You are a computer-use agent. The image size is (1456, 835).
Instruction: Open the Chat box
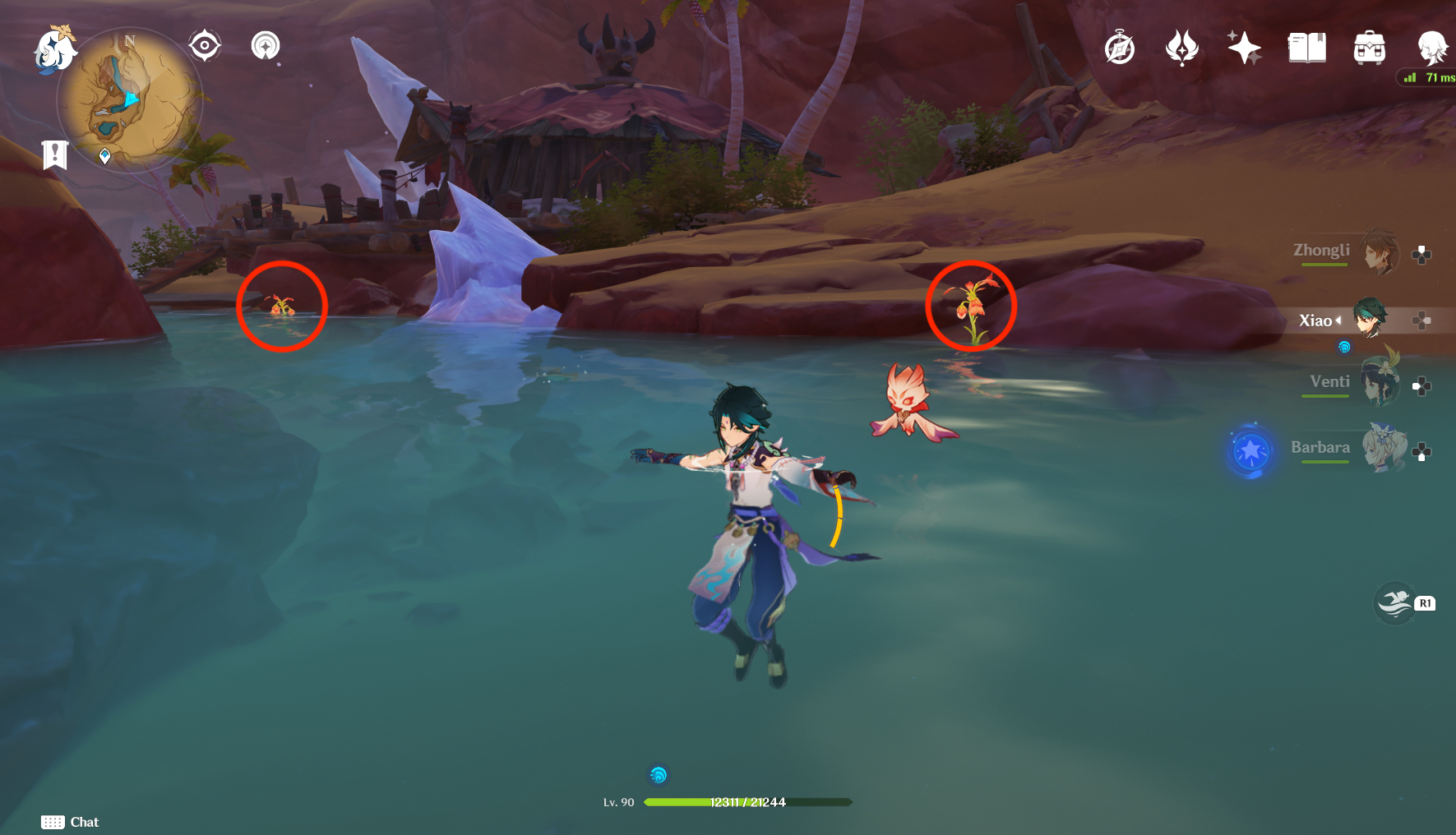(71, 822)
